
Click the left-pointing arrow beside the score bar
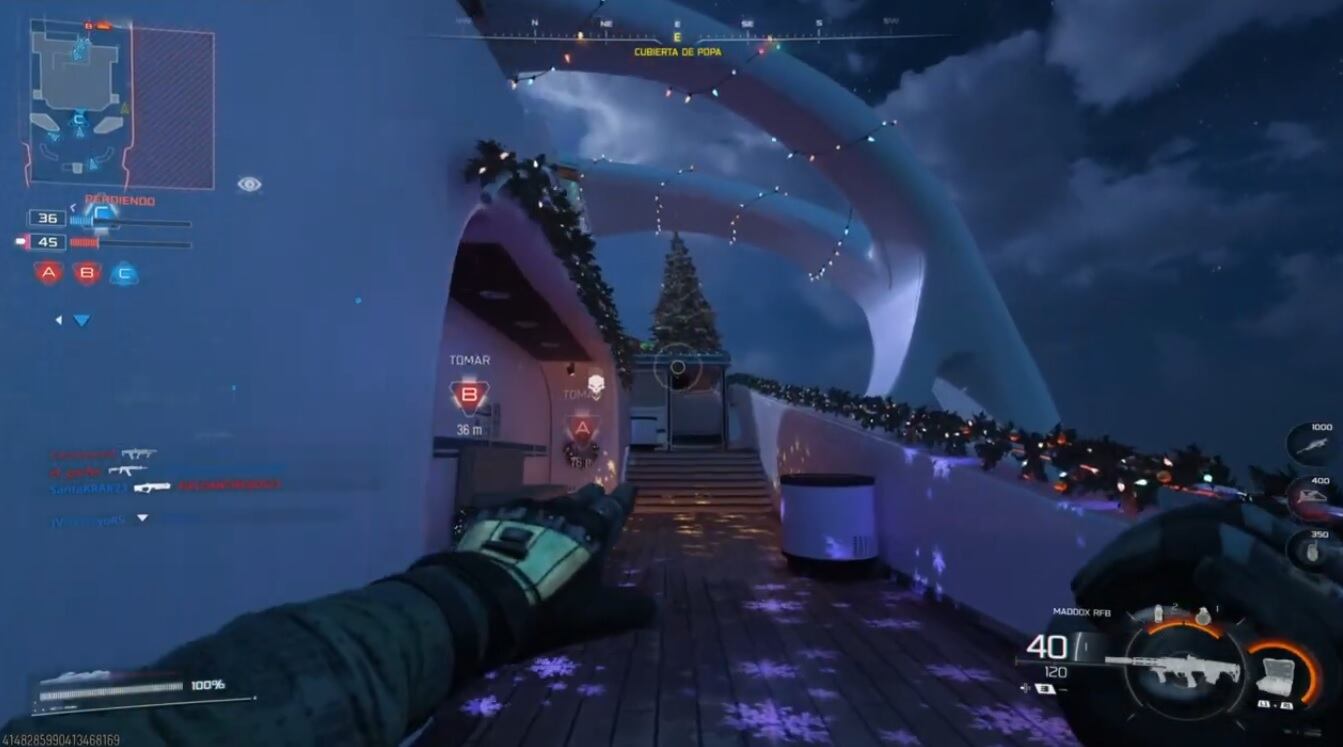coord(73,207)
